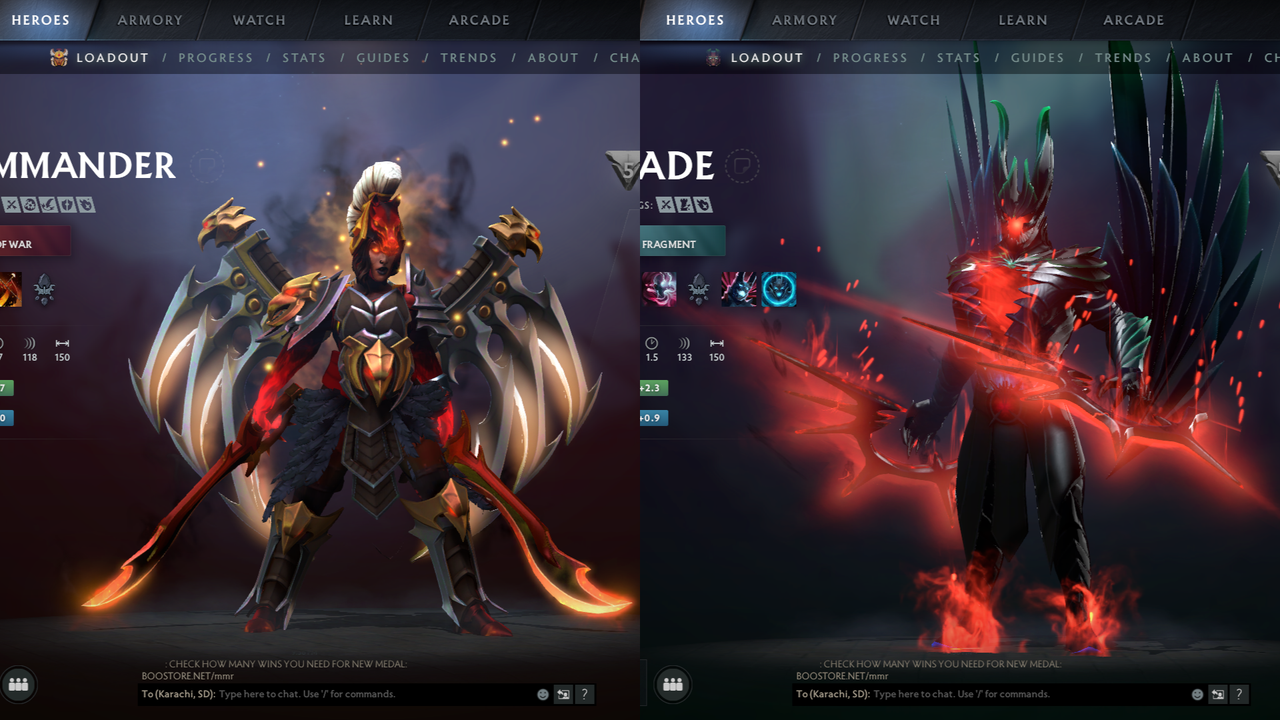Click the chat help question mark button
Image resolution: width=1280 pixels, height=720 pixels.
click(585, 694)
